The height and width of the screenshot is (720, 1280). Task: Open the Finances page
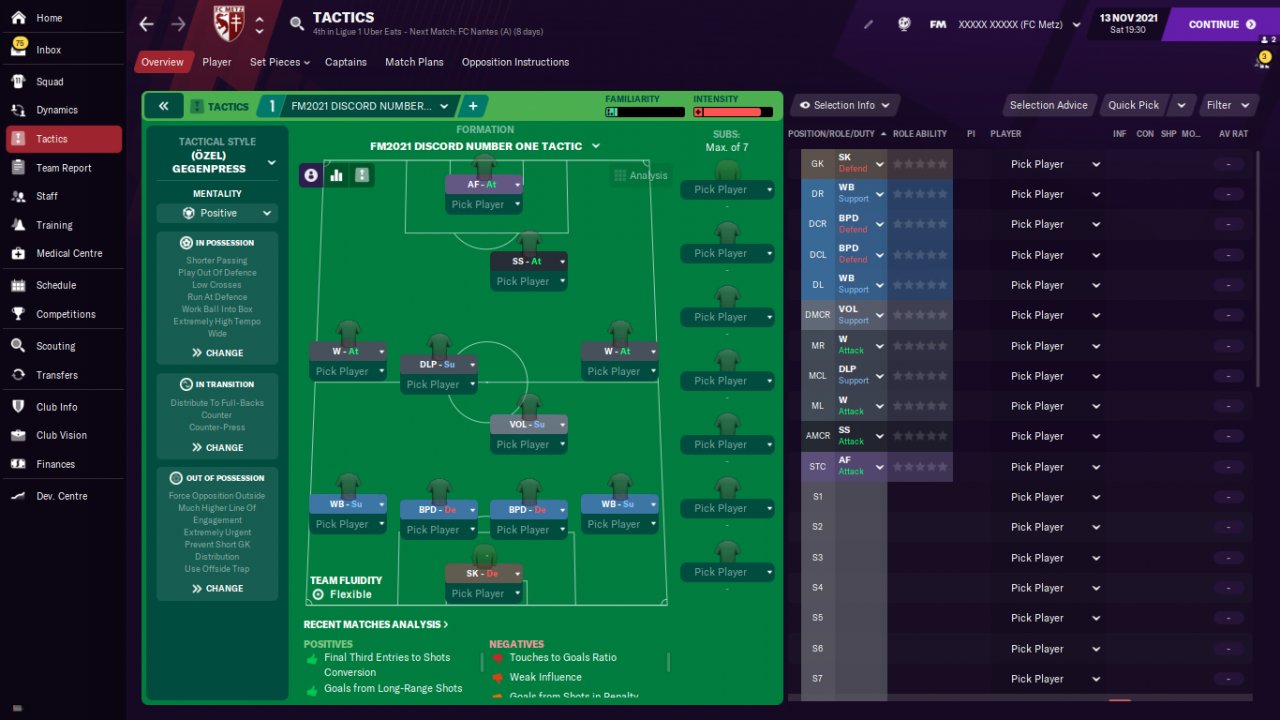pyautogui.click(x=55, y=464)
